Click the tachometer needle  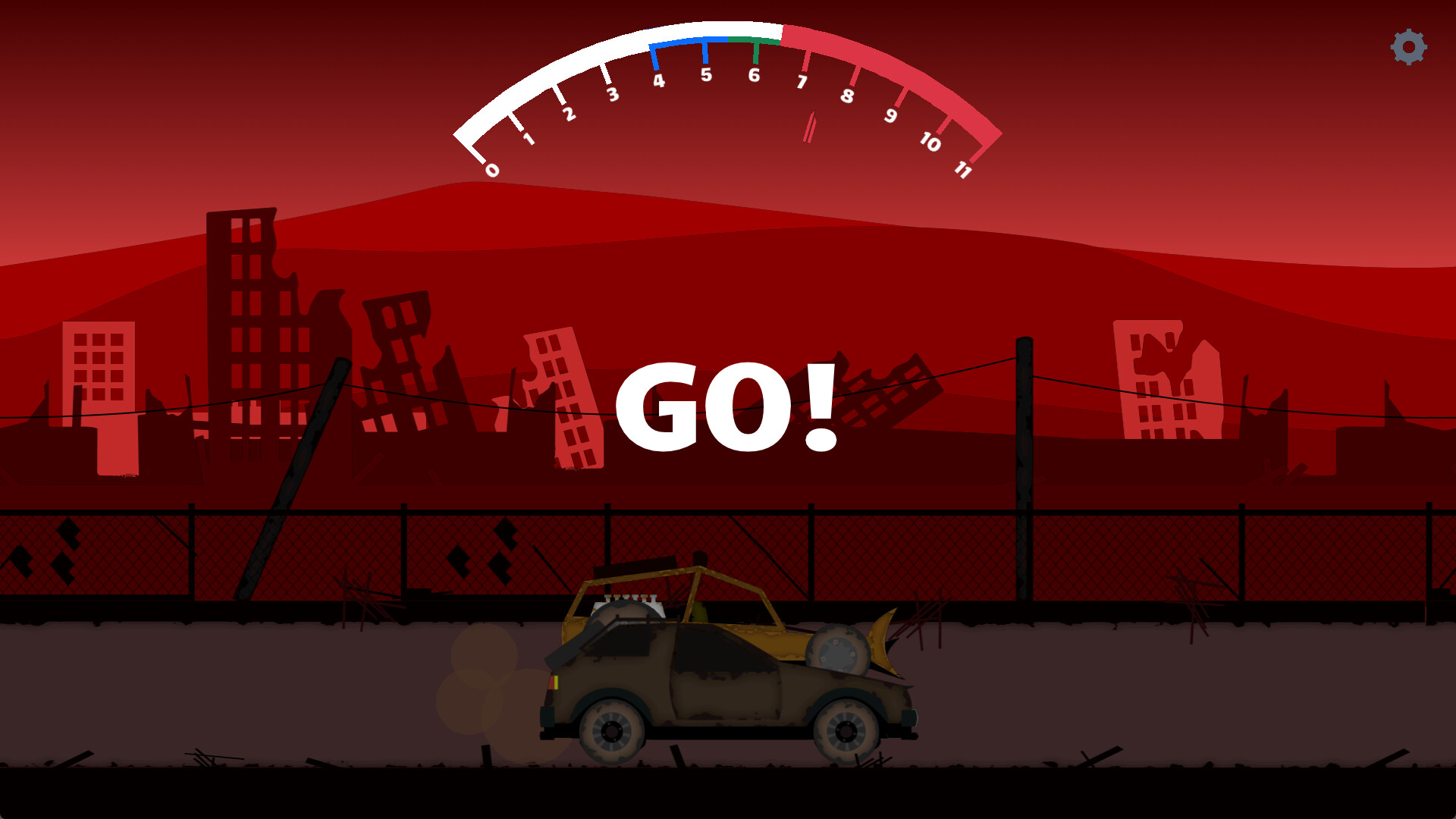coord(809,127)
